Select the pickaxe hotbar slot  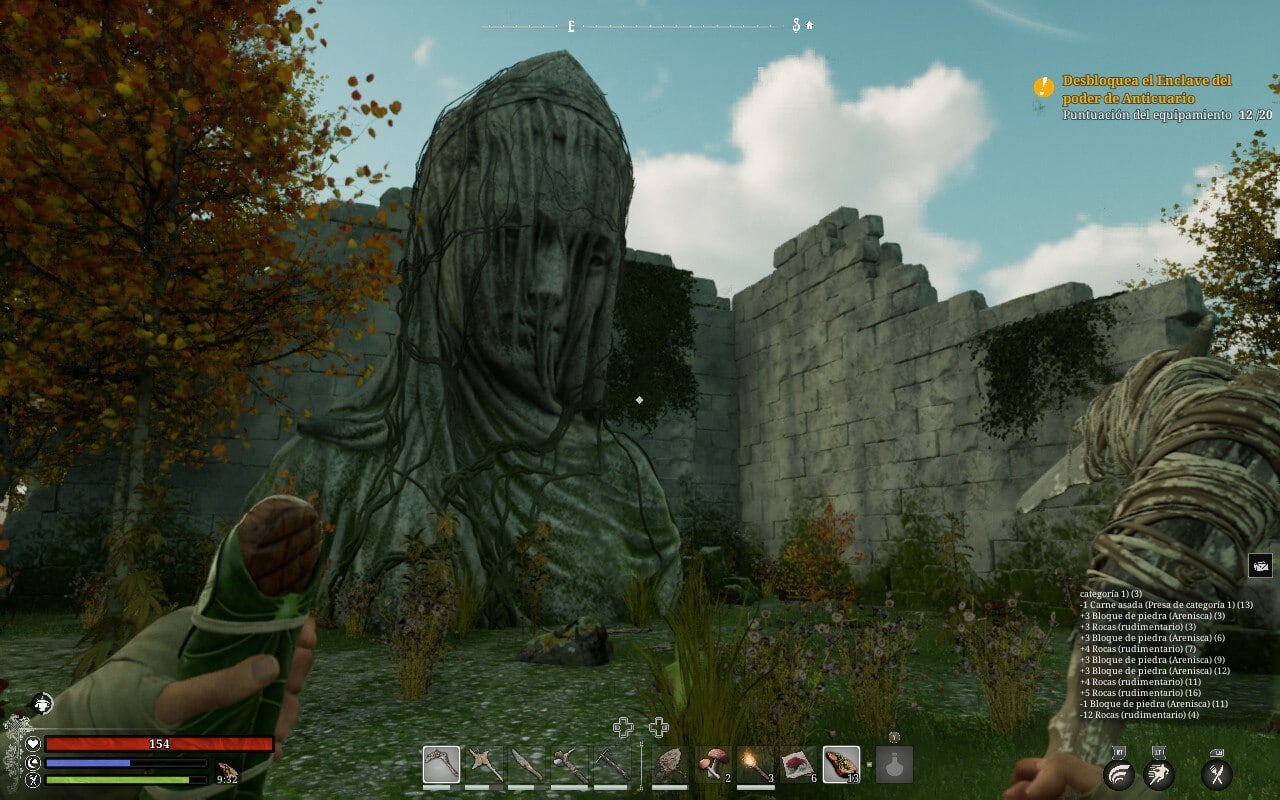pos(611,765)
